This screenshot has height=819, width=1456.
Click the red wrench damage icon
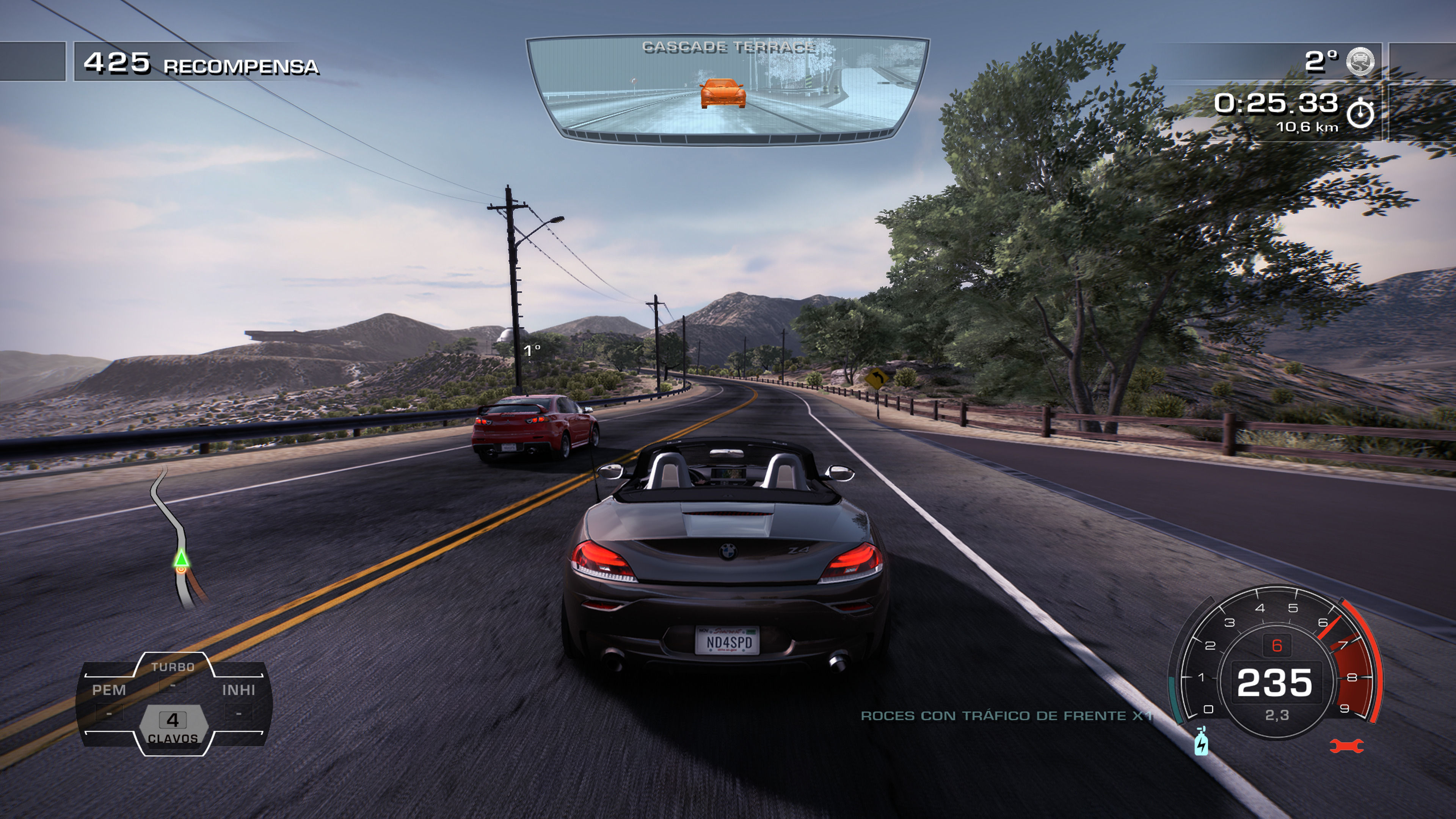(1346, 746)
